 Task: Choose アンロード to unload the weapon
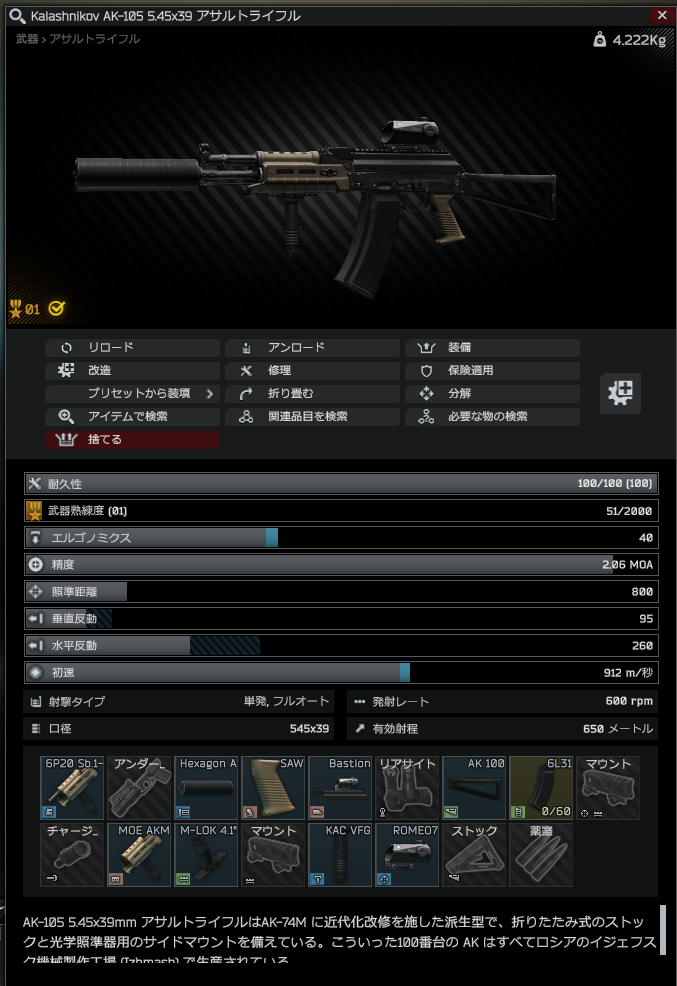pos(312,348)
